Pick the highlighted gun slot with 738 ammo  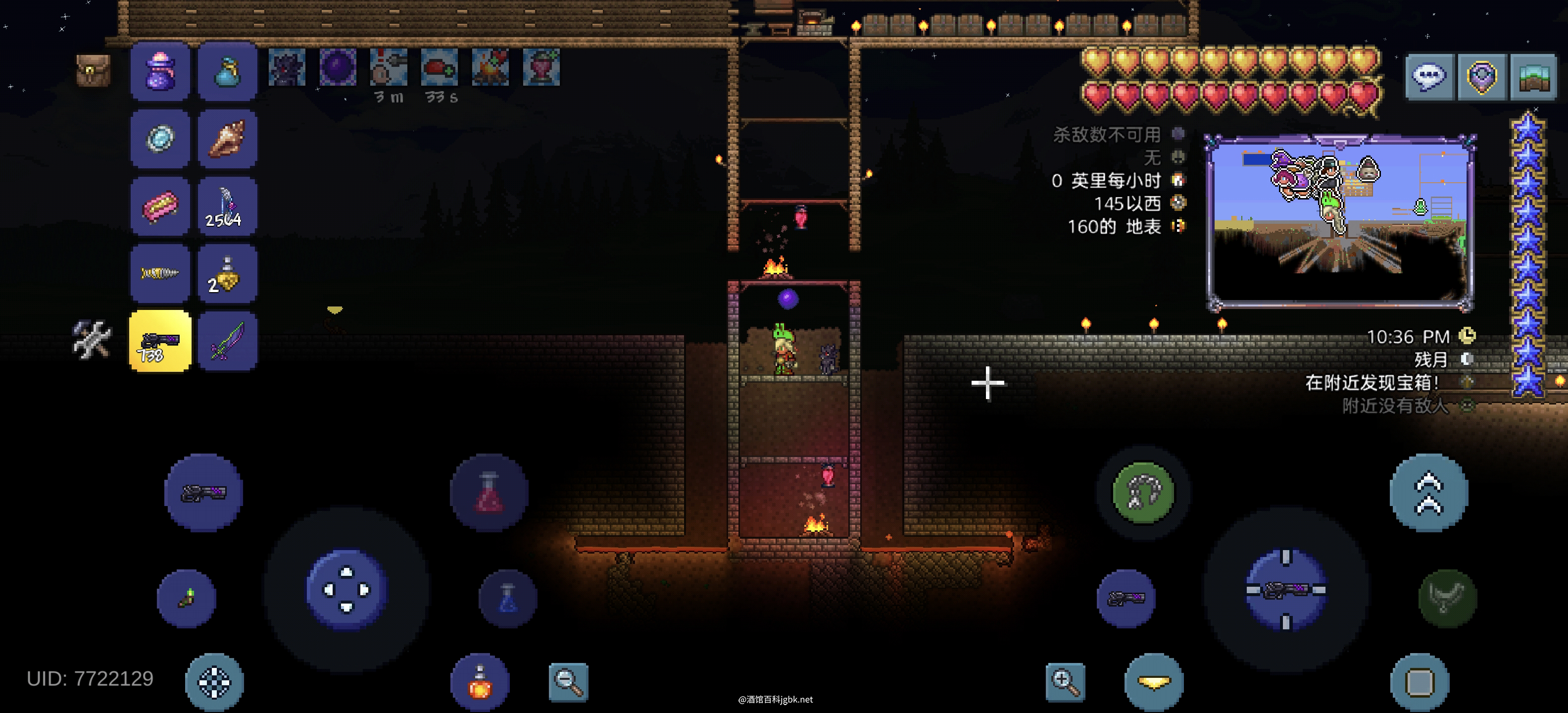(160, 341)
